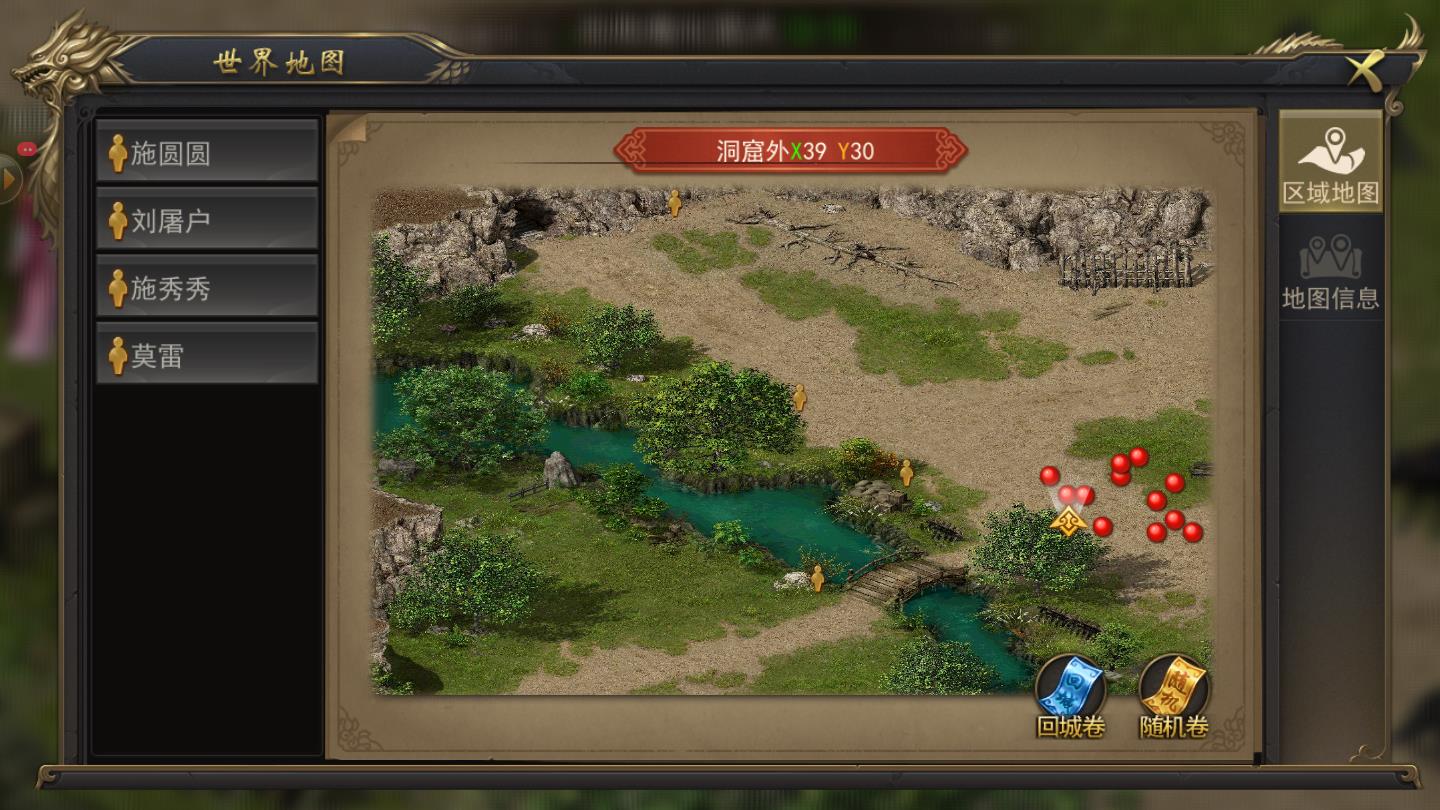Click the yellow character marker near the stone bridge
This screenshot has width=1440, height=810.
pyautogui.click(x=819, y=577)
